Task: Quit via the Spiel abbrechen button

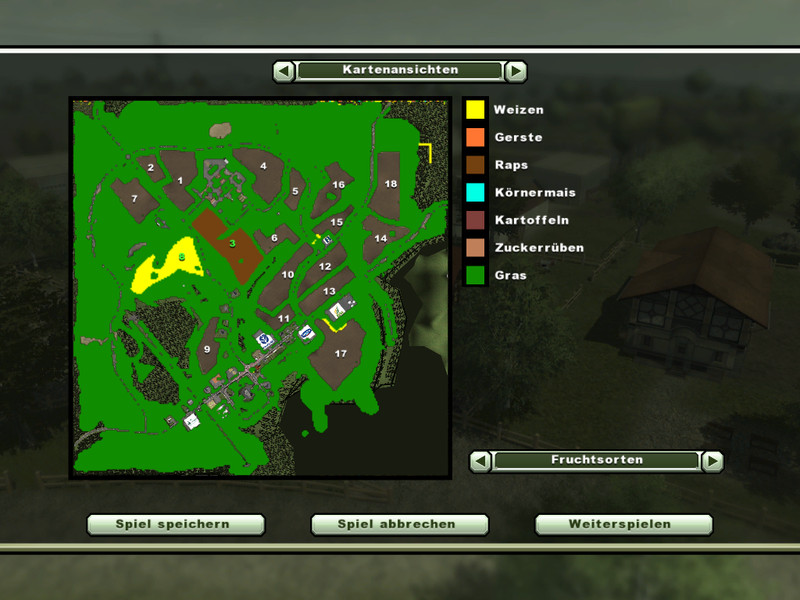Action: point(399,524)
